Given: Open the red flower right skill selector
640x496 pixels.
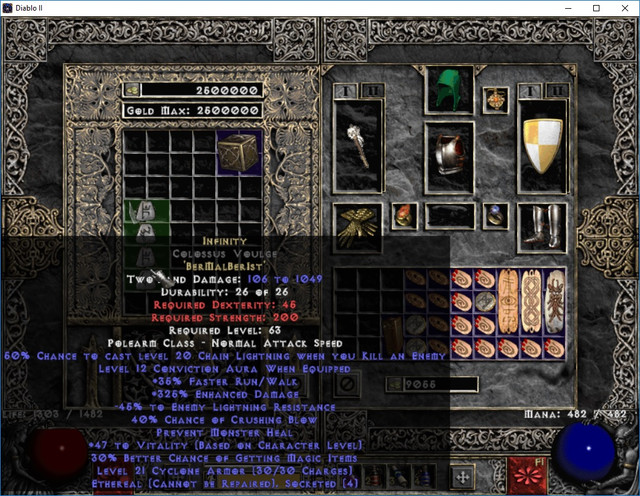Looking at the screenshot, I should (x=524, y=475).
